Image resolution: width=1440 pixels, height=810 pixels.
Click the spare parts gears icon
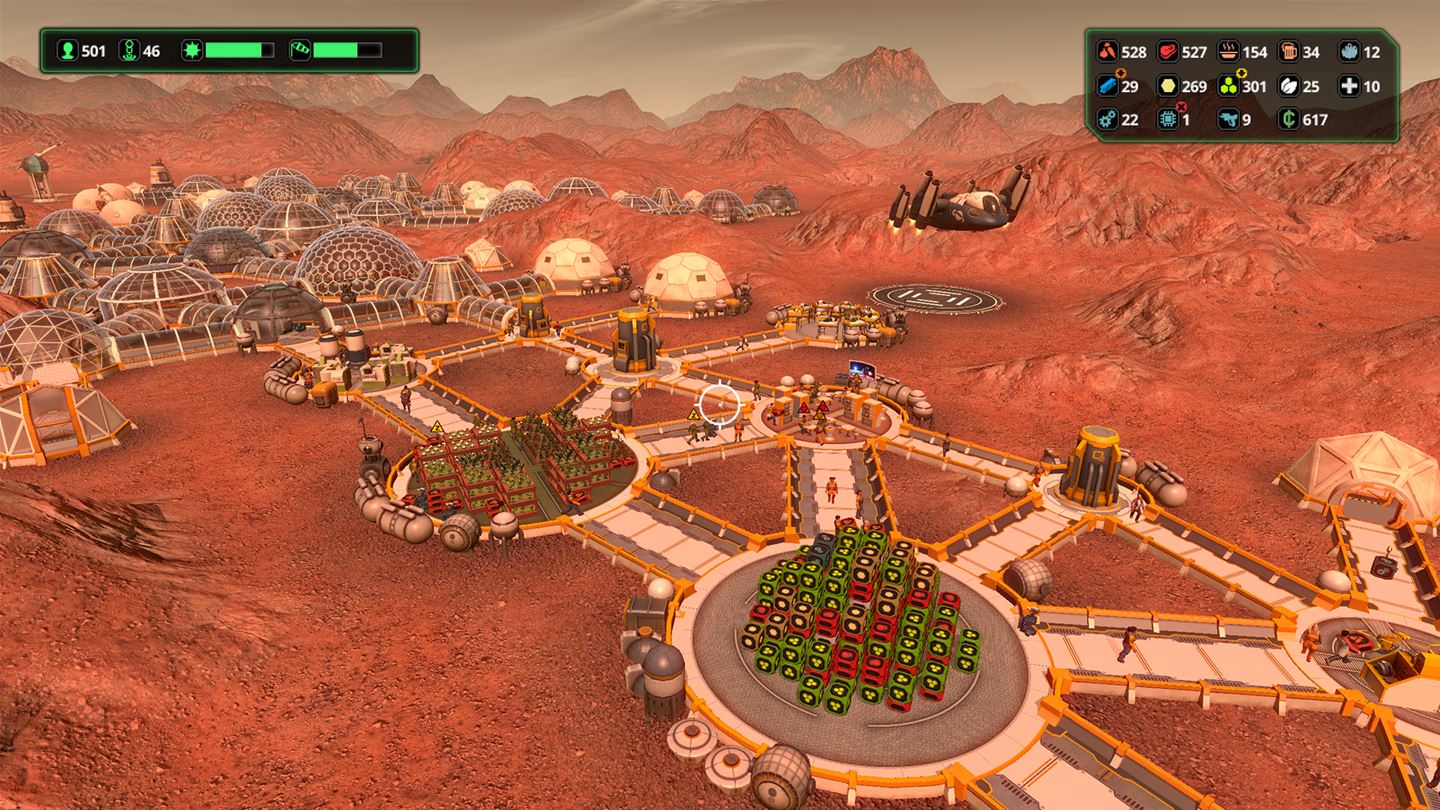pos(1107,119)
